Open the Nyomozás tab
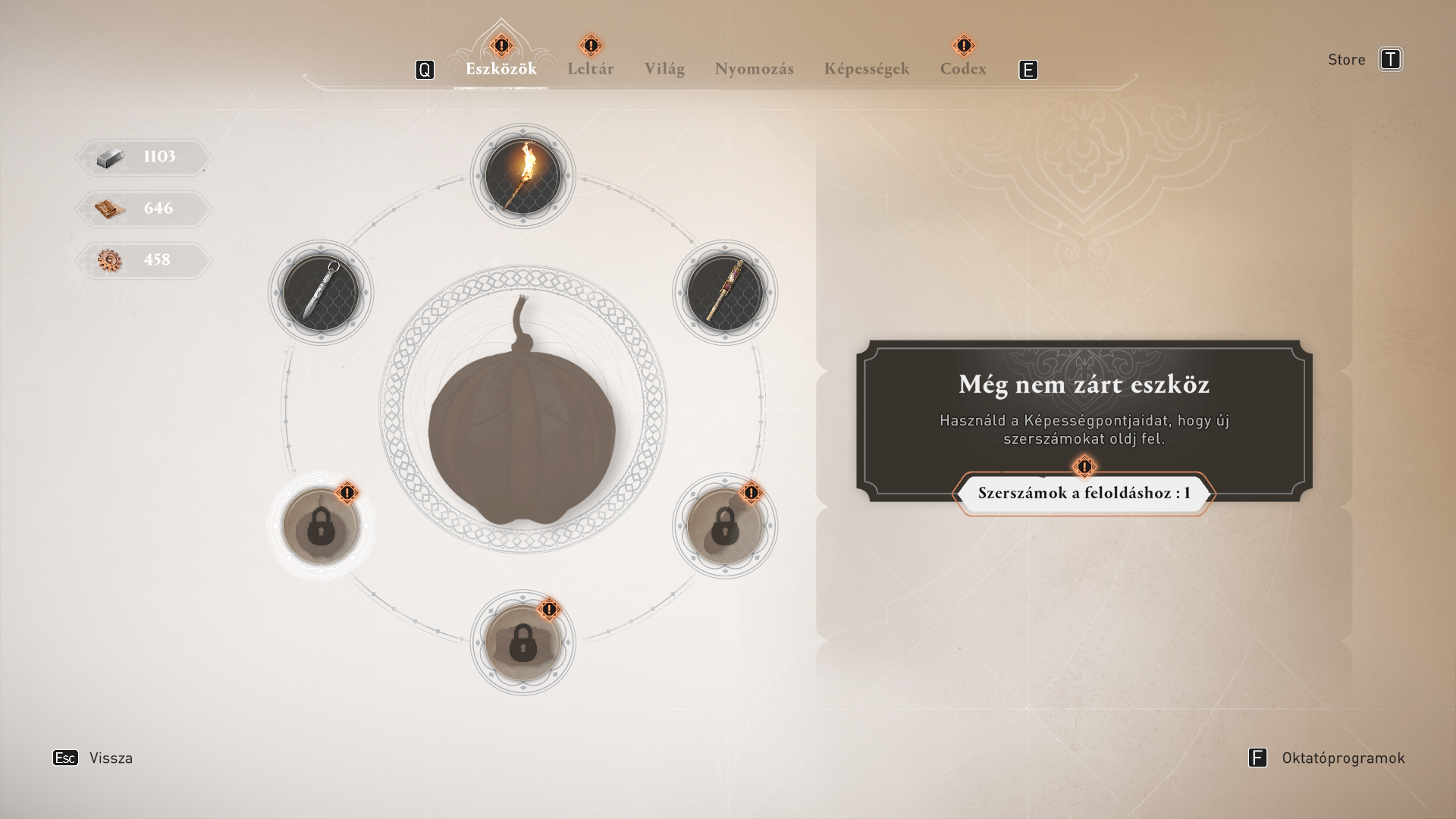The width and height of the screenshot is (1456, 819). (x=754, y=69)
